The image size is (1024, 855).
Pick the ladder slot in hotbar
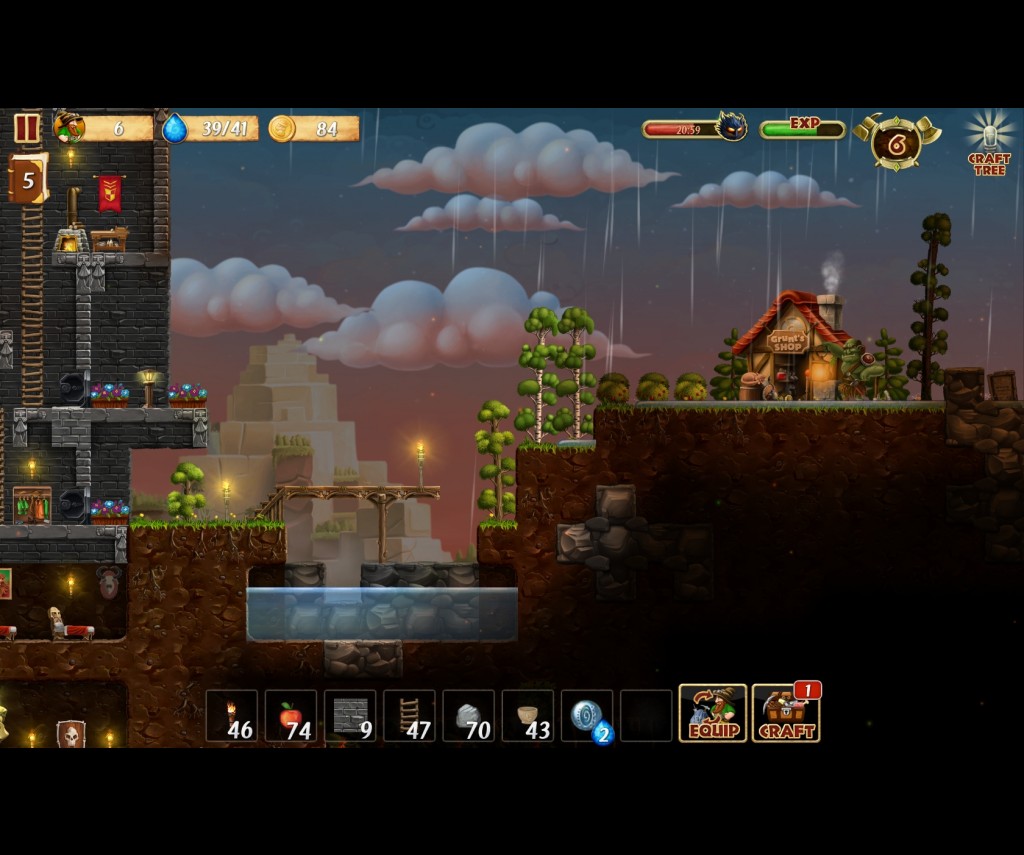409,716
